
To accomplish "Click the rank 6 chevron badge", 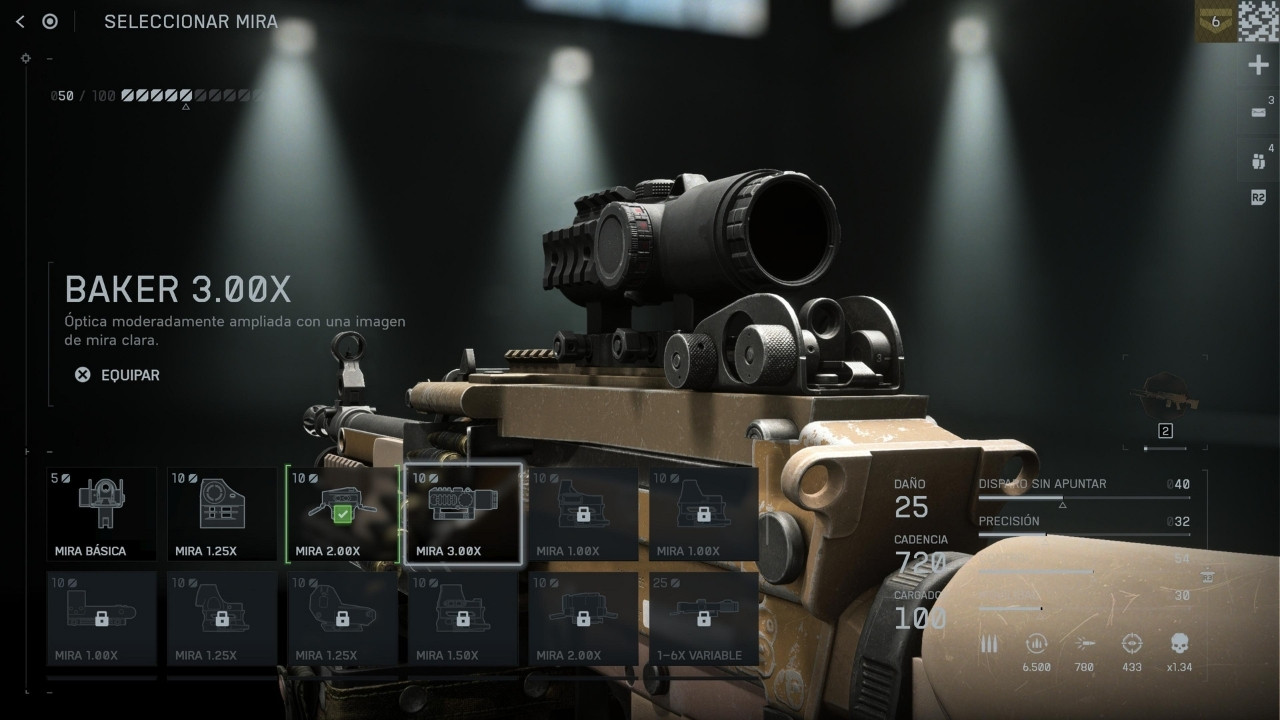I will point(1215,21).
